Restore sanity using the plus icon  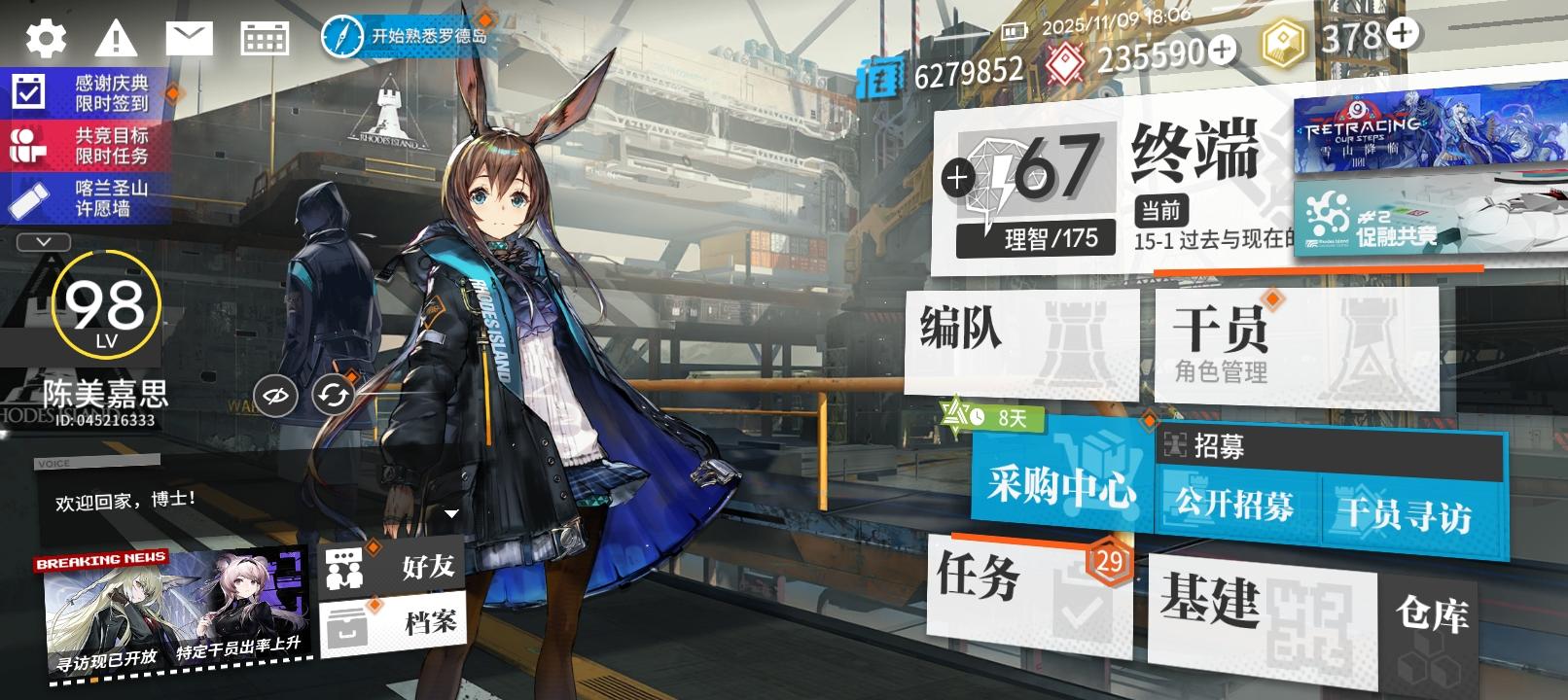[958, 178]
